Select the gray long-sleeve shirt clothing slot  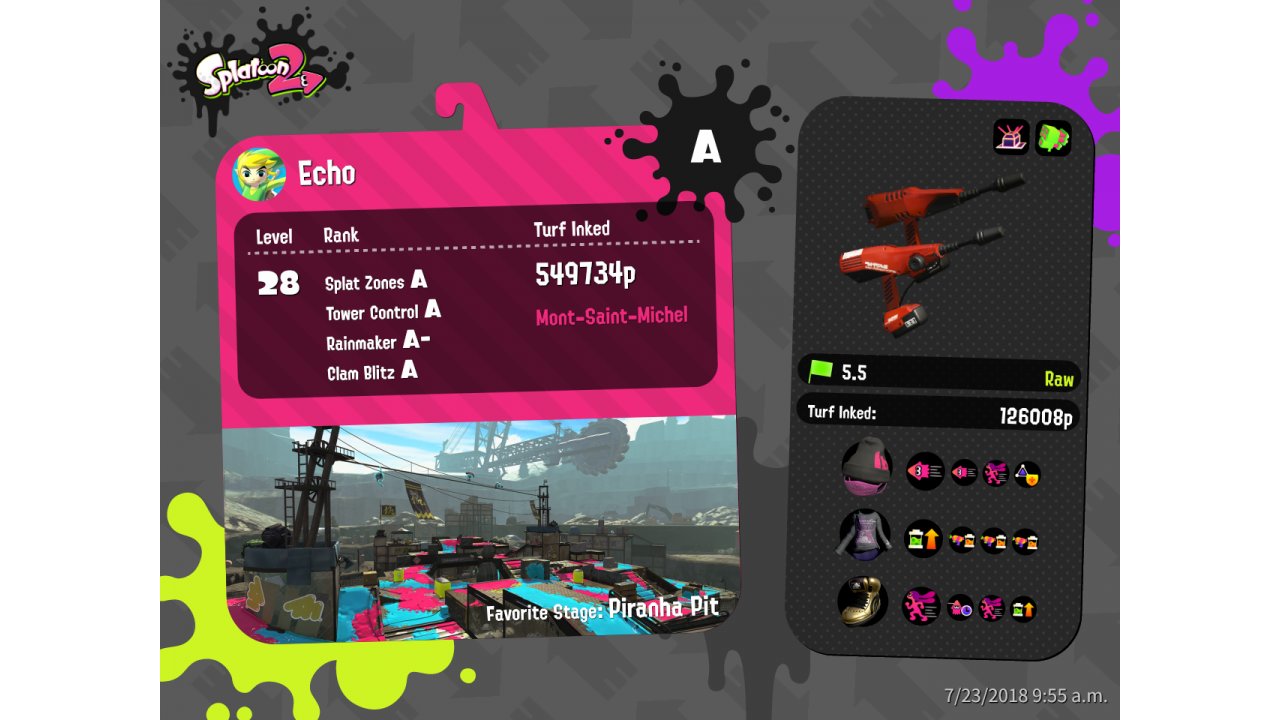(x=864, y=535)
